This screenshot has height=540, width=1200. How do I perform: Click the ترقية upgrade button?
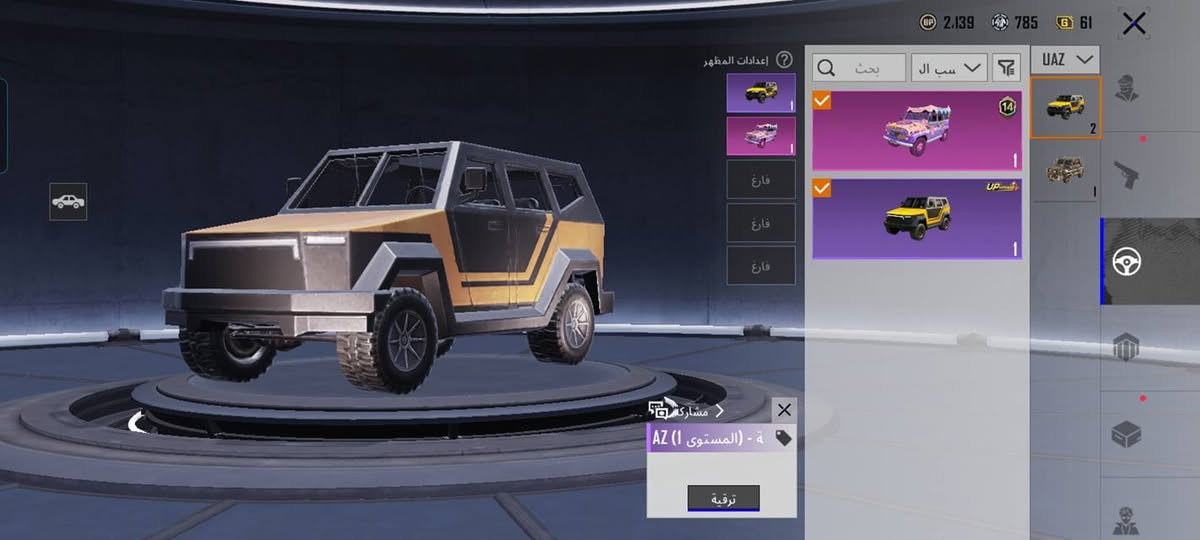(723, 498)
